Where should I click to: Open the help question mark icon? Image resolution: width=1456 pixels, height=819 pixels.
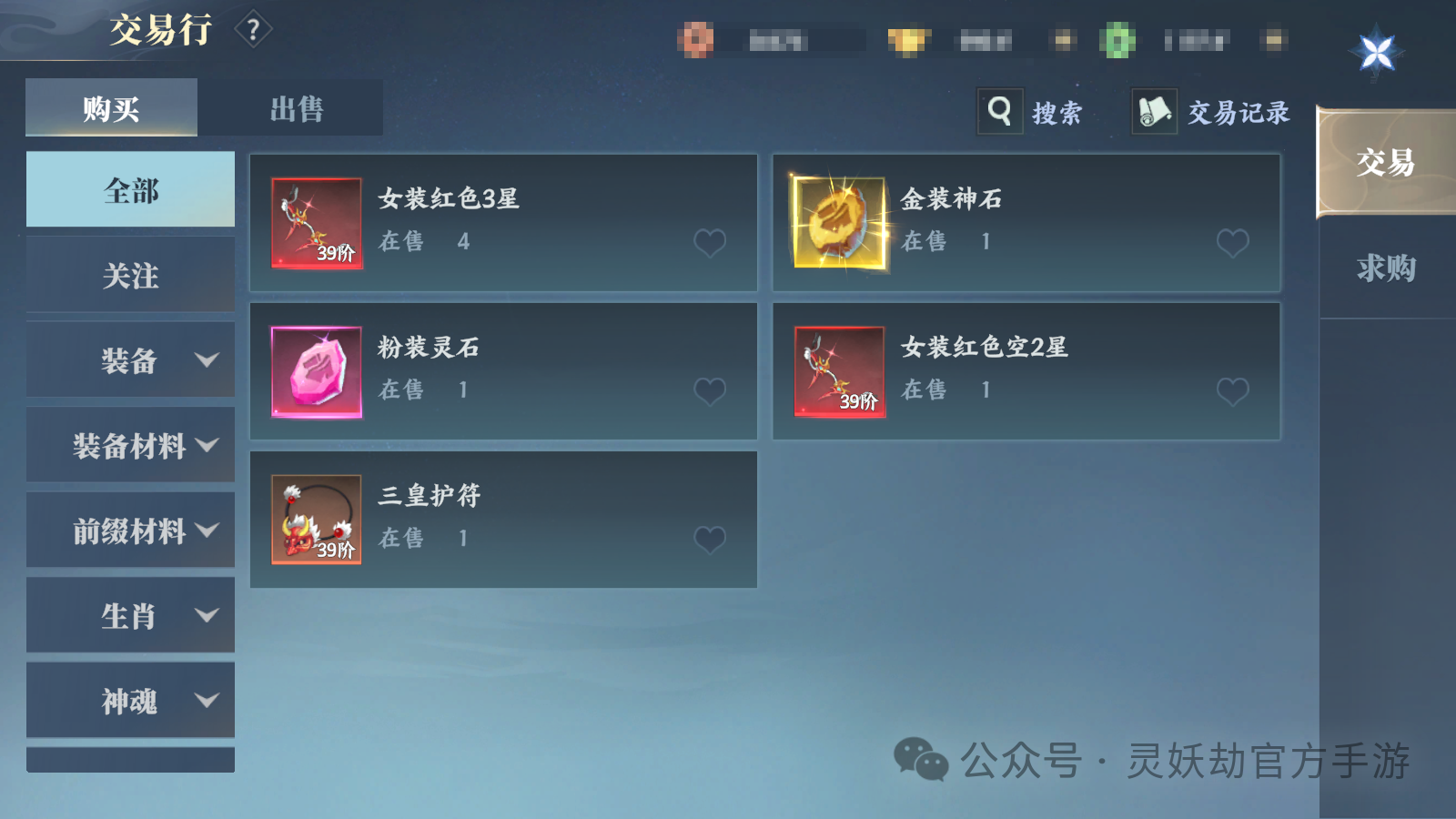tap(252, 27)
